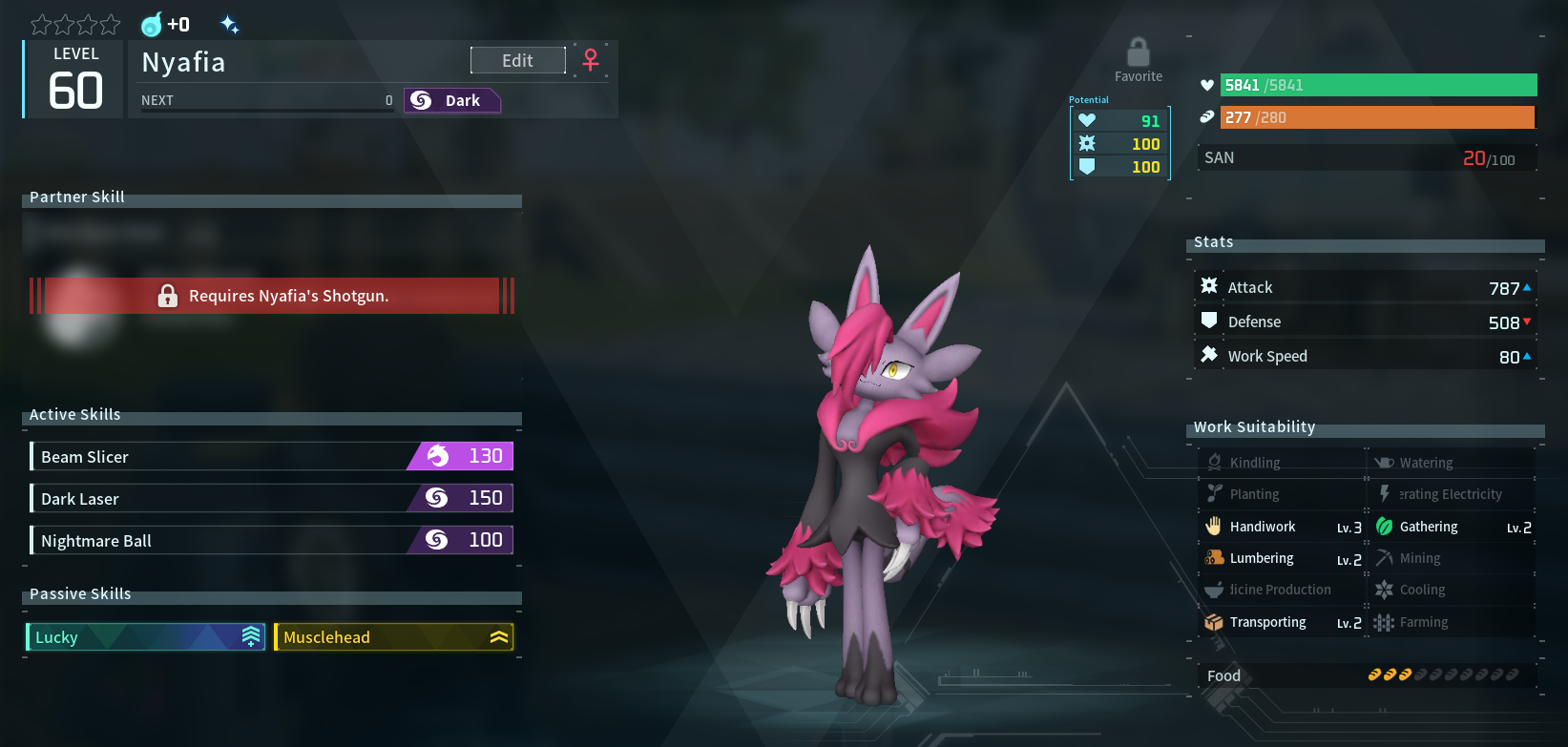The width and height of the screenshot is (1568, 747).
Task: Click the Edit name button
Action: tap(517, 60)
